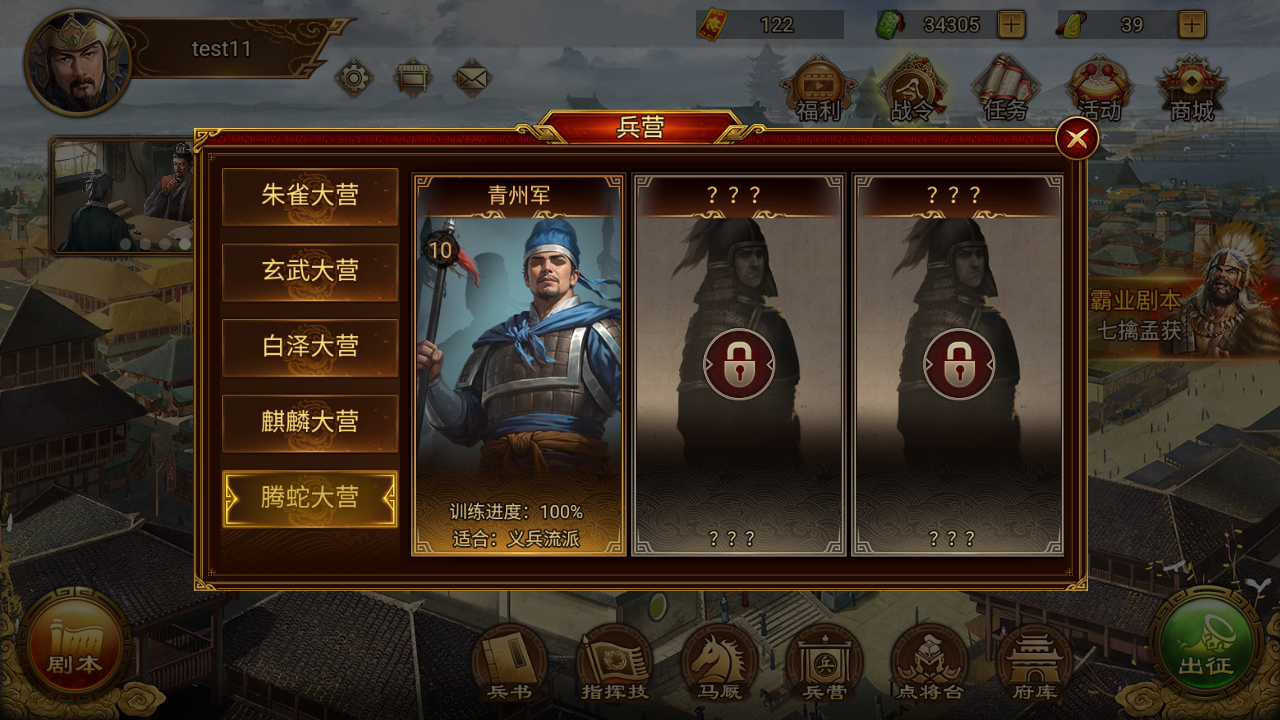Open the game settings gear
This screenshot has height=720, width=1280.
352,76
